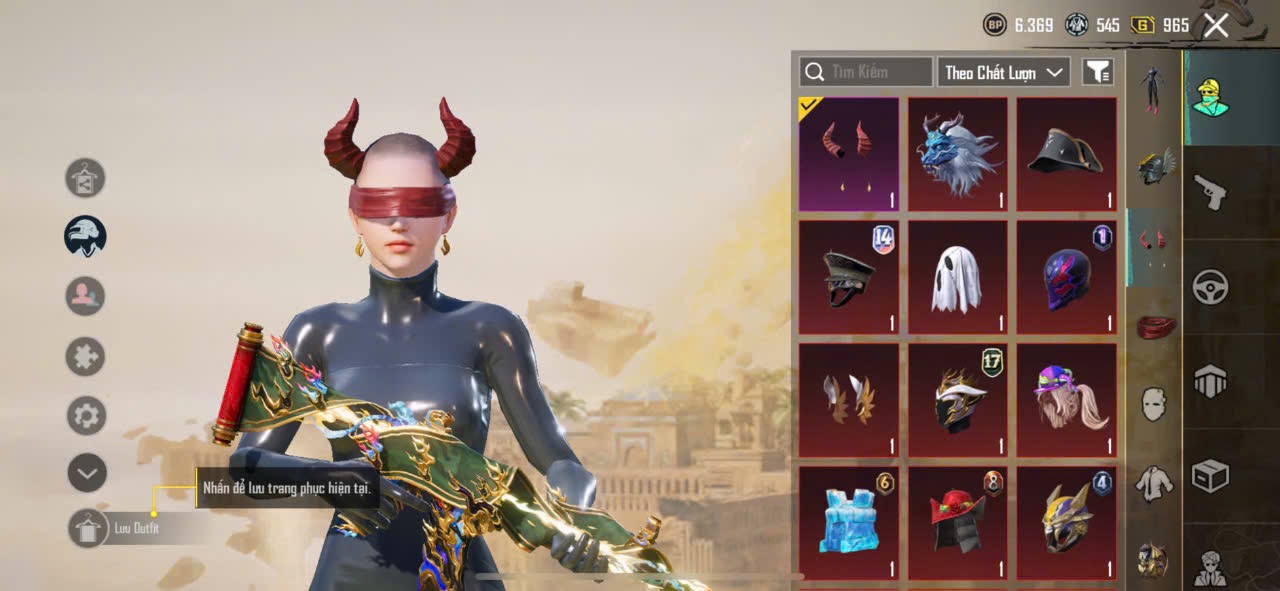Open the item filter funnel button
The height and width of the screenshot is (591, 1280).
(1098, 72)
